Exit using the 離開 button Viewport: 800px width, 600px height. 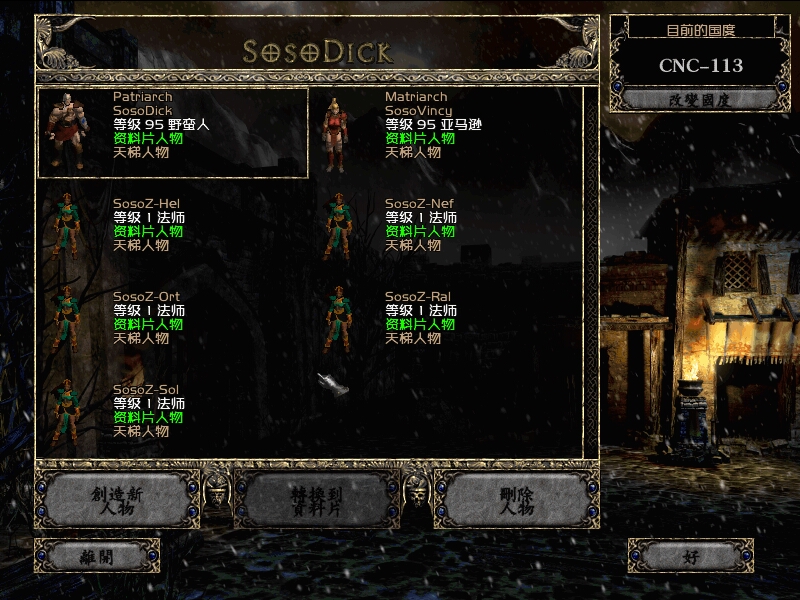coord(97,556)
